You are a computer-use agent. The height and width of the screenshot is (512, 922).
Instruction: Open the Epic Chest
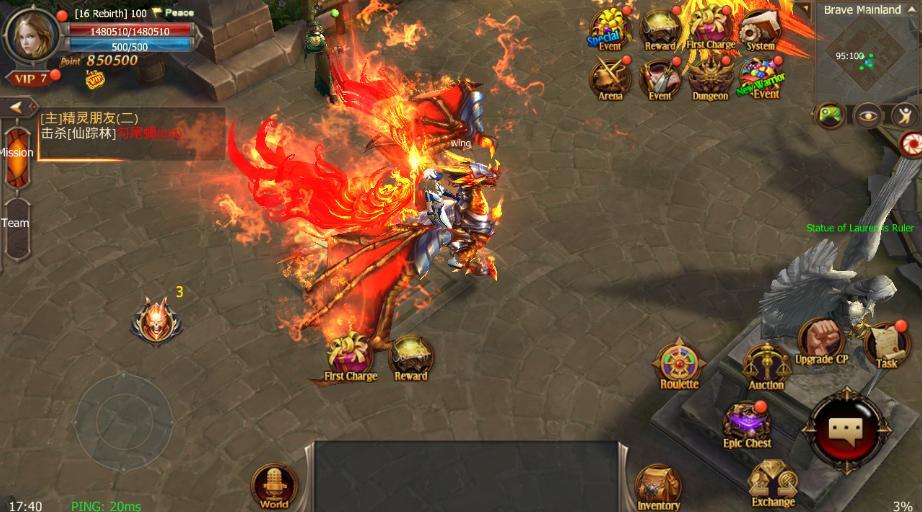coord(747,422)
